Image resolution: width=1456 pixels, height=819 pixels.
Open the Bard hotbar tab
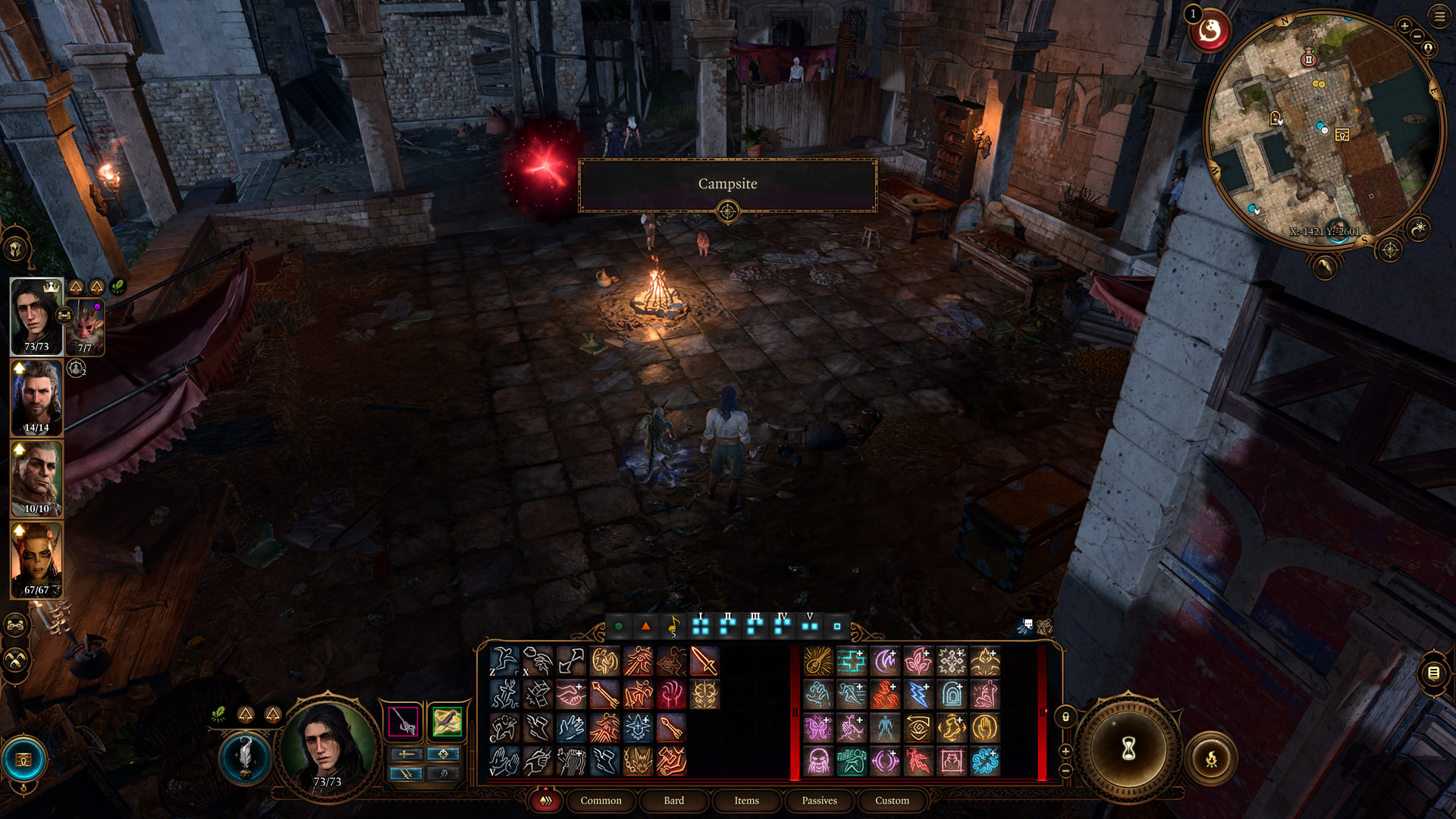coord(673,800)
